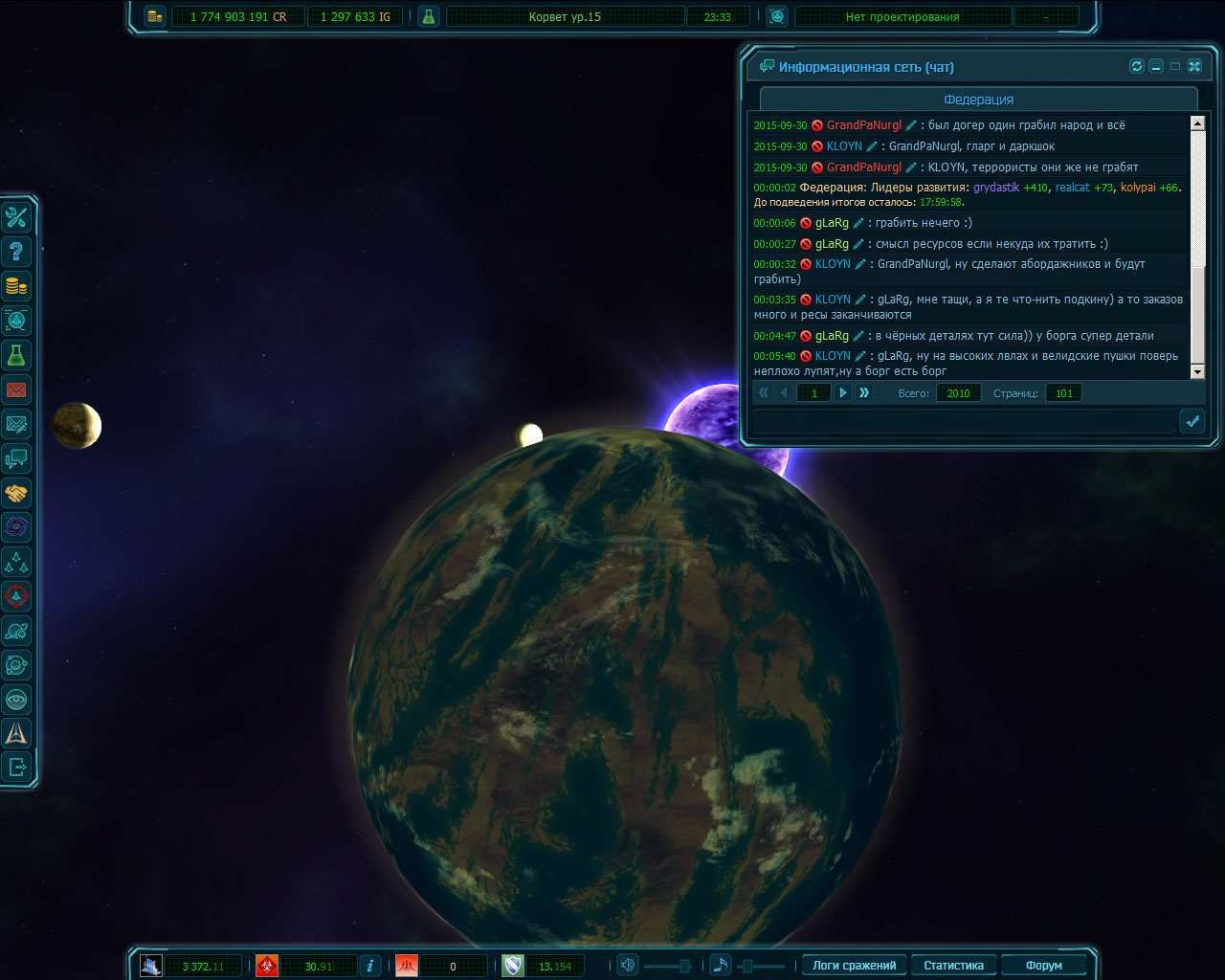This screenshot has width=1225, height=980.
Task: Click the exit door logout icon
Action: click(x=16, y=767)
